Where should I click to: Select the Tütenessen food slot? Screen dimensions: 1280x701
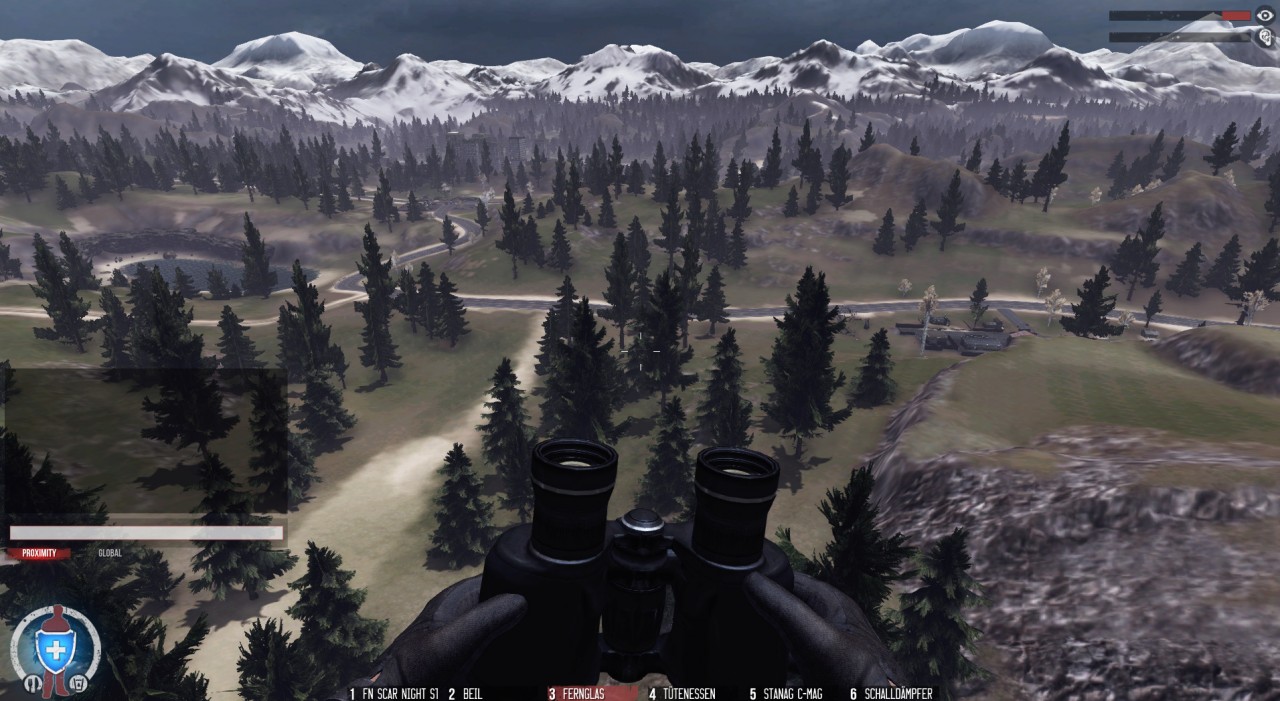pos(682,693)
